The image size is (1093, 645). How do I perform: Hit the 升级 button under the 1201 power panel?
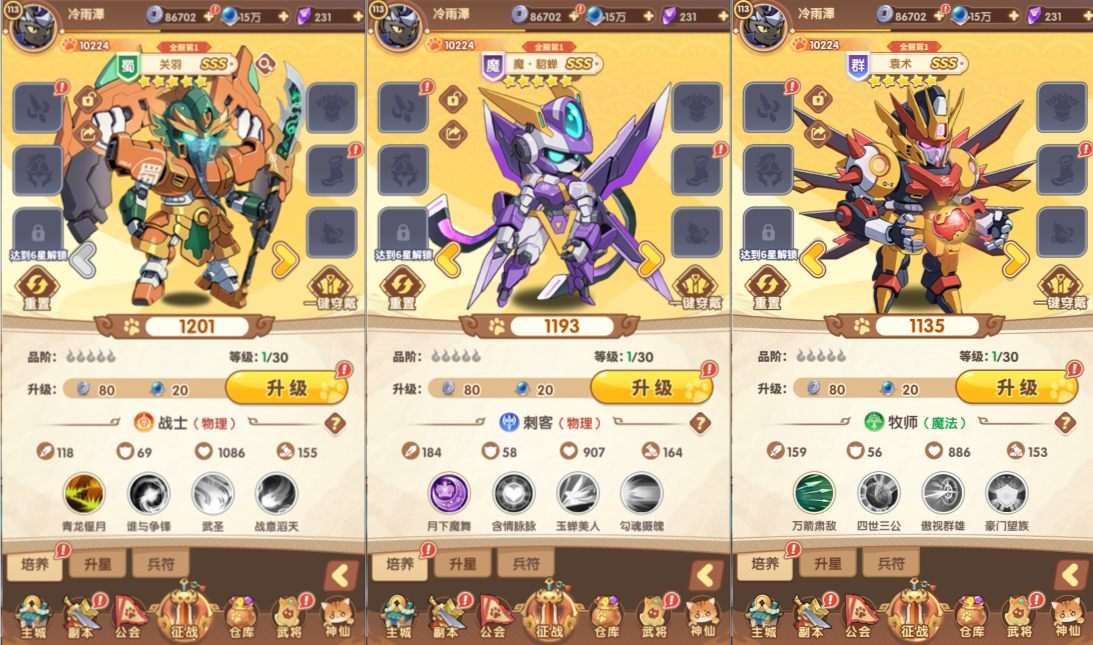click(x=286, y=388)
